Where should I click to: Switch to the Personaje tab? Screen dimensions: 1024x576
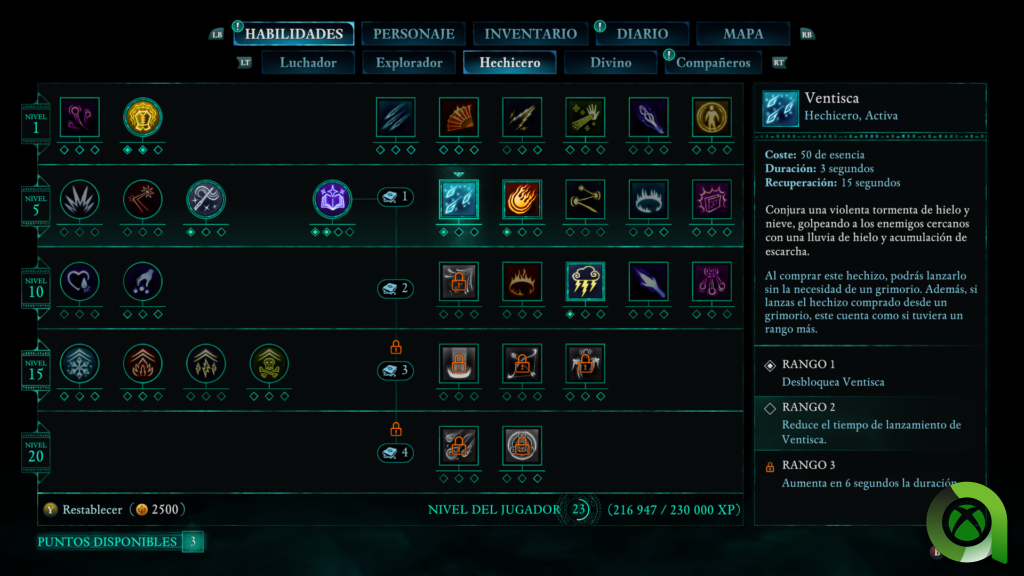[x=413, y=34]
